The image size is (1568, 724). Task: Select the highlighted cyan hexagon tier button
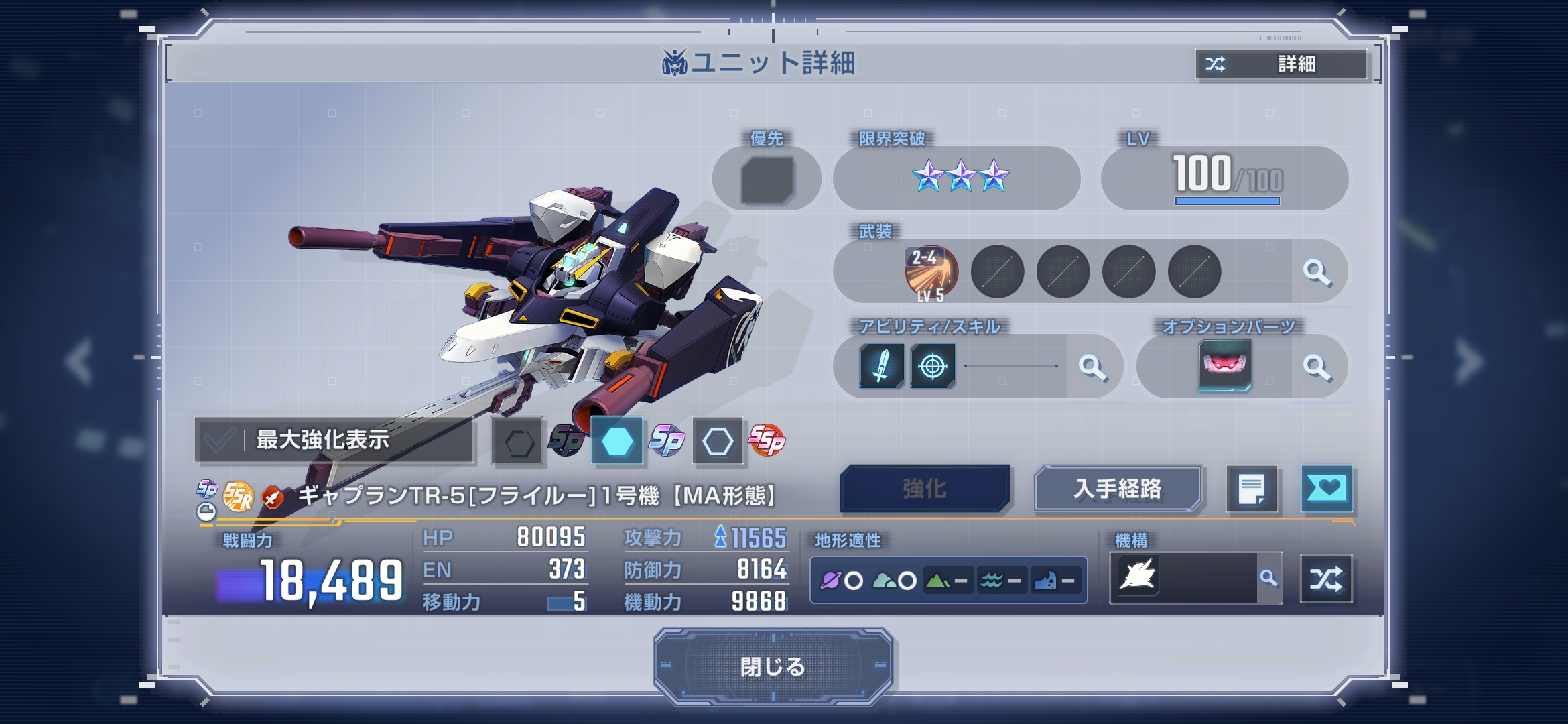coord(617,441)
